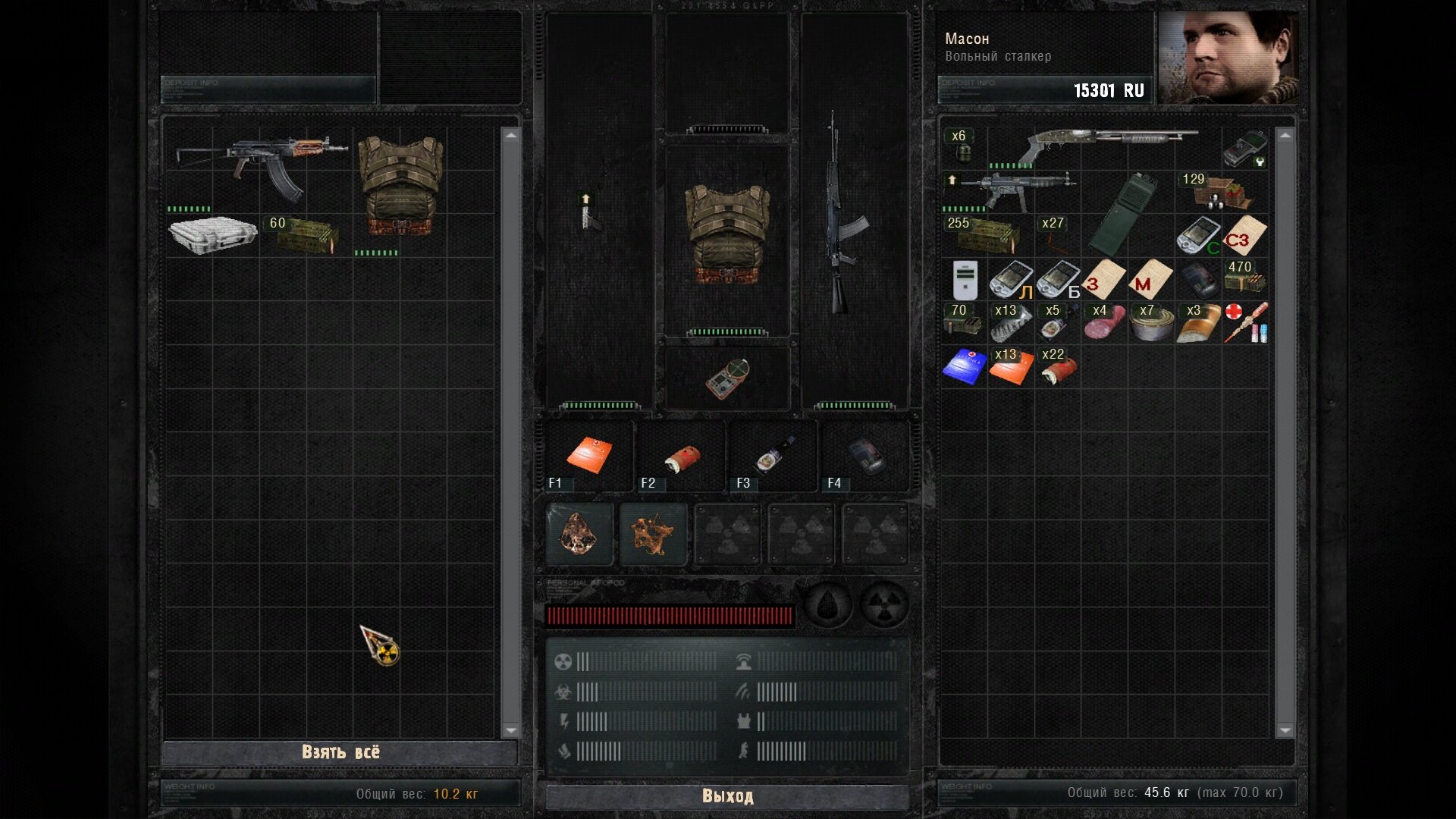This screenshot has width=1456, height=819.
Task: Click the "Взять всё" take-all button
Action: click(340, 752)
